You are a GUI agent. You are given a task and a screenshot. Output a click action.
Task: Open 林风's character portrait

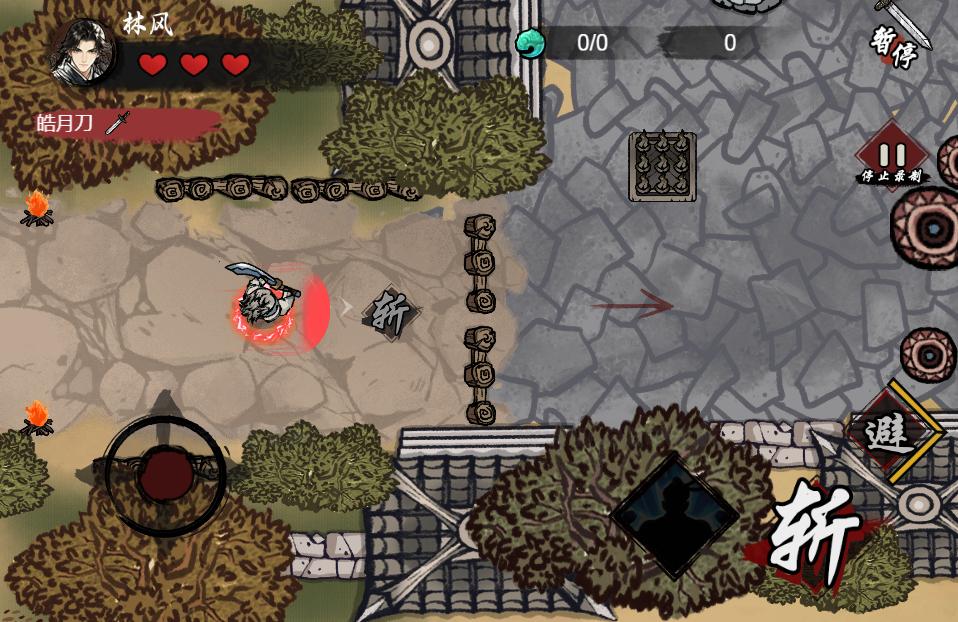82,52
